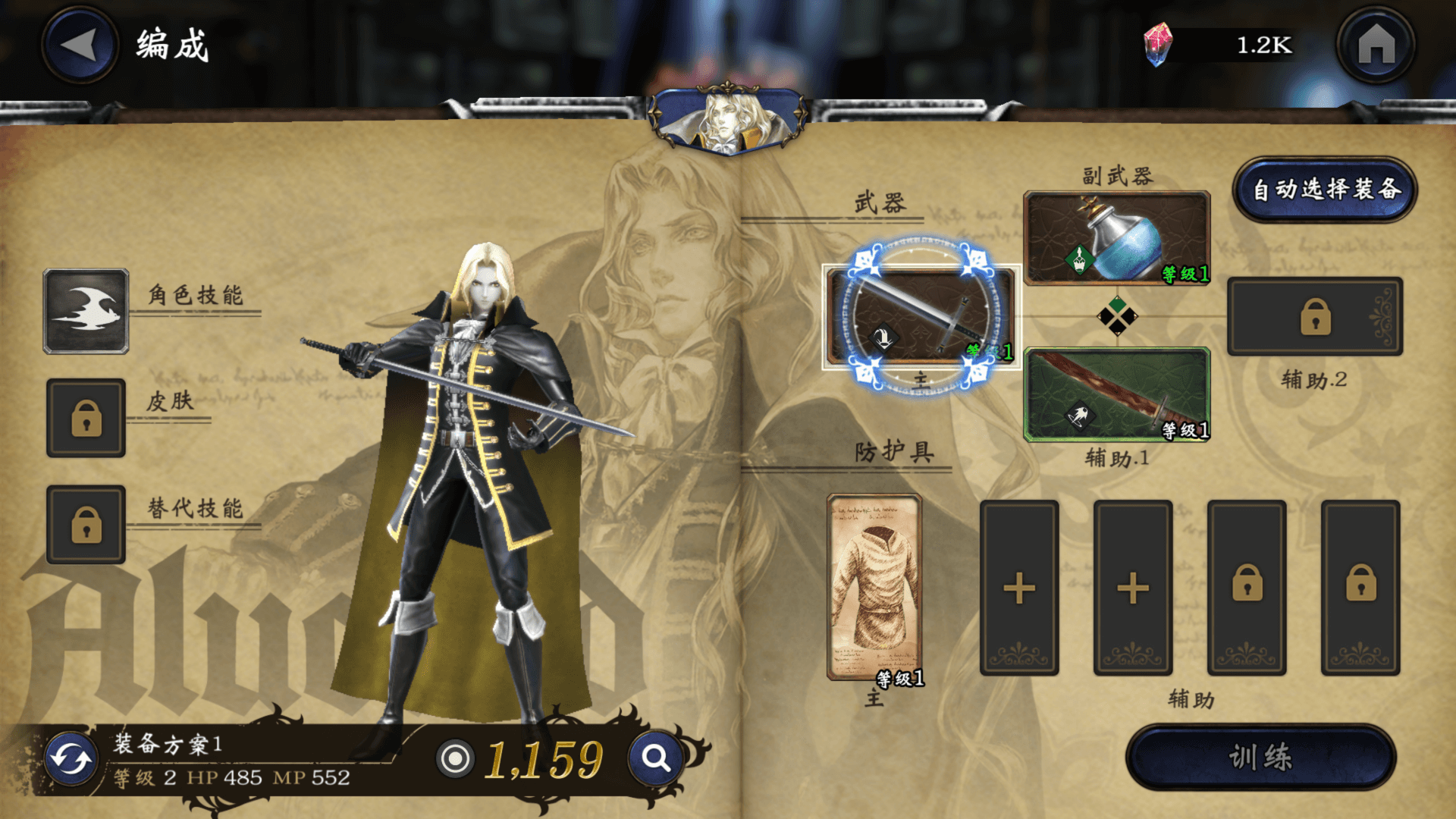
Task: Tap the red gem currency icon
Action: coord(1157,45)
